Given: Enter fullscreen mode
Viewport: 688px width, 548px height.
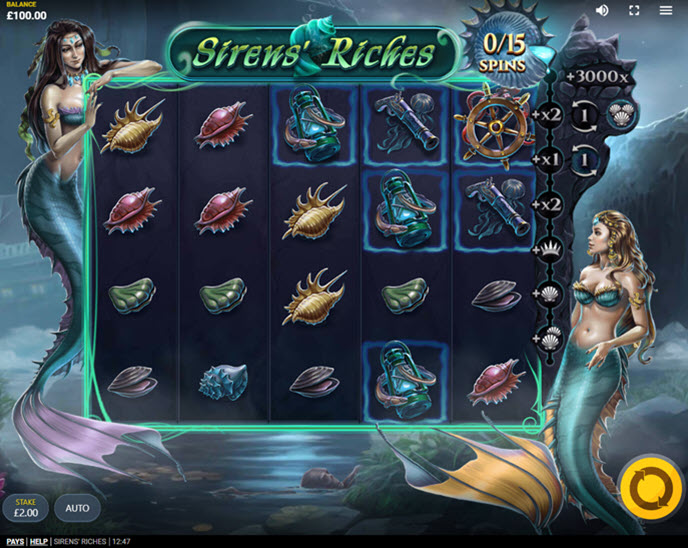Looking at the screenshot, I should 634,10.
